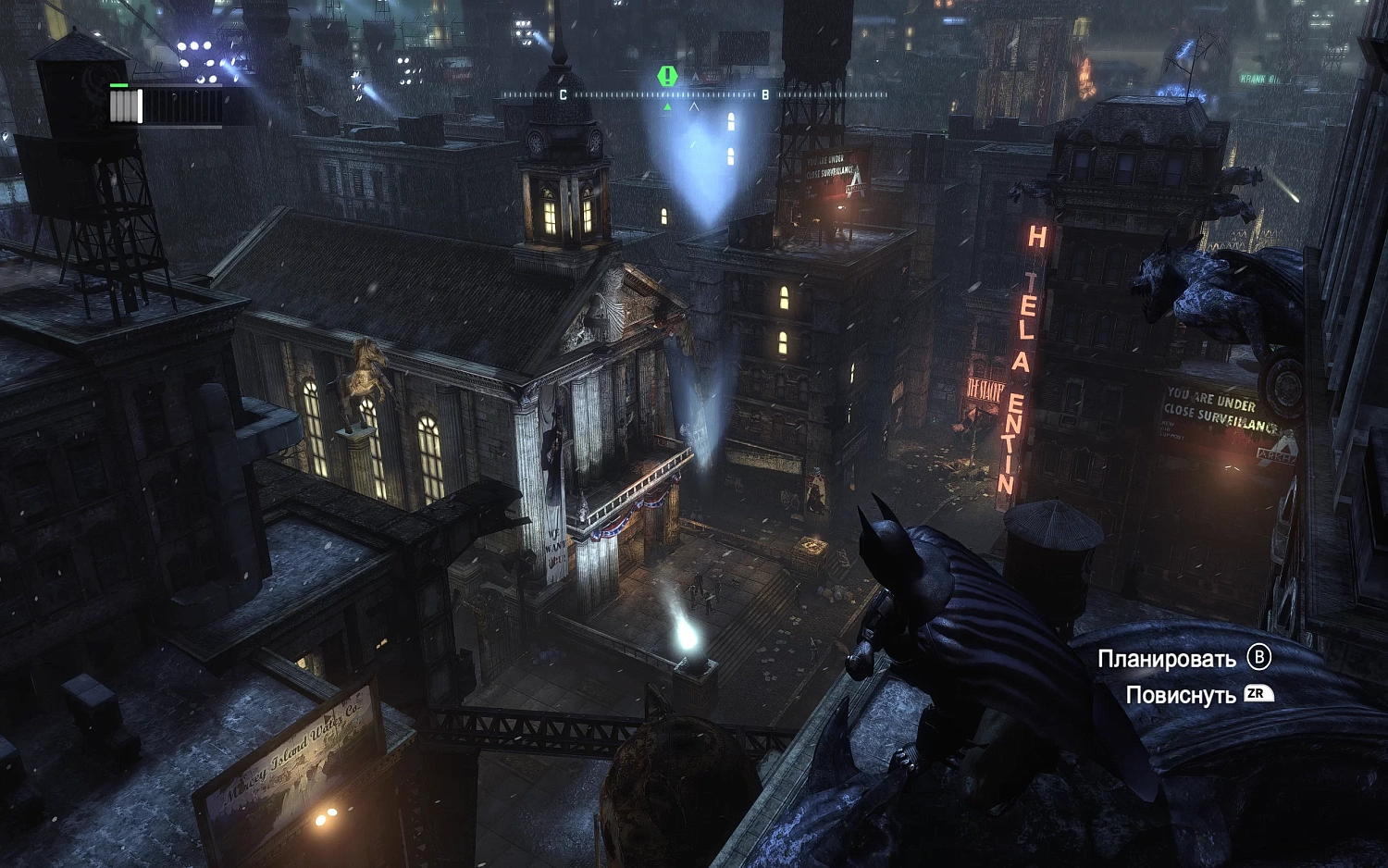This screenshot has width=1388, height=868.
Task: Click the C waypoint letter on compass
Action: [x=563, y=93]
